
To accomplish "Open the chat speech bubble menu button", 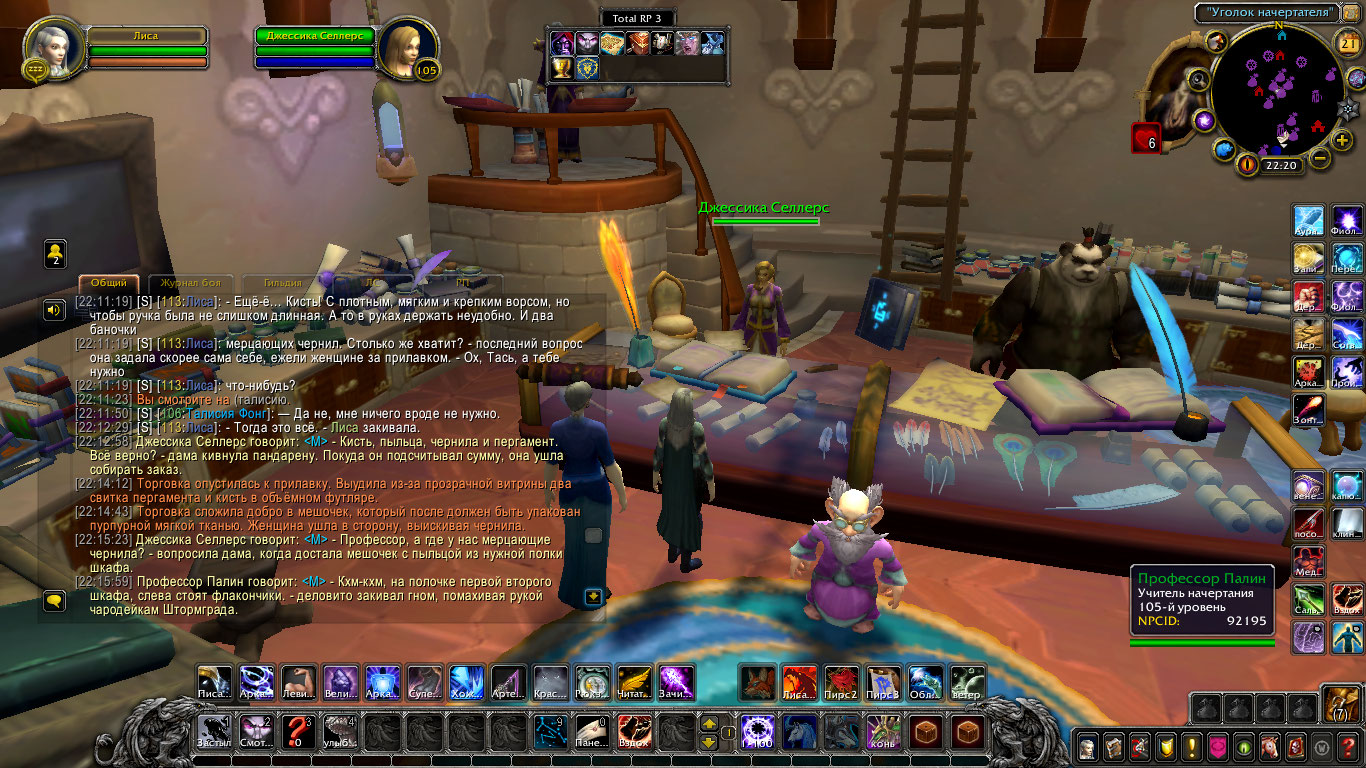I will 54,600.
